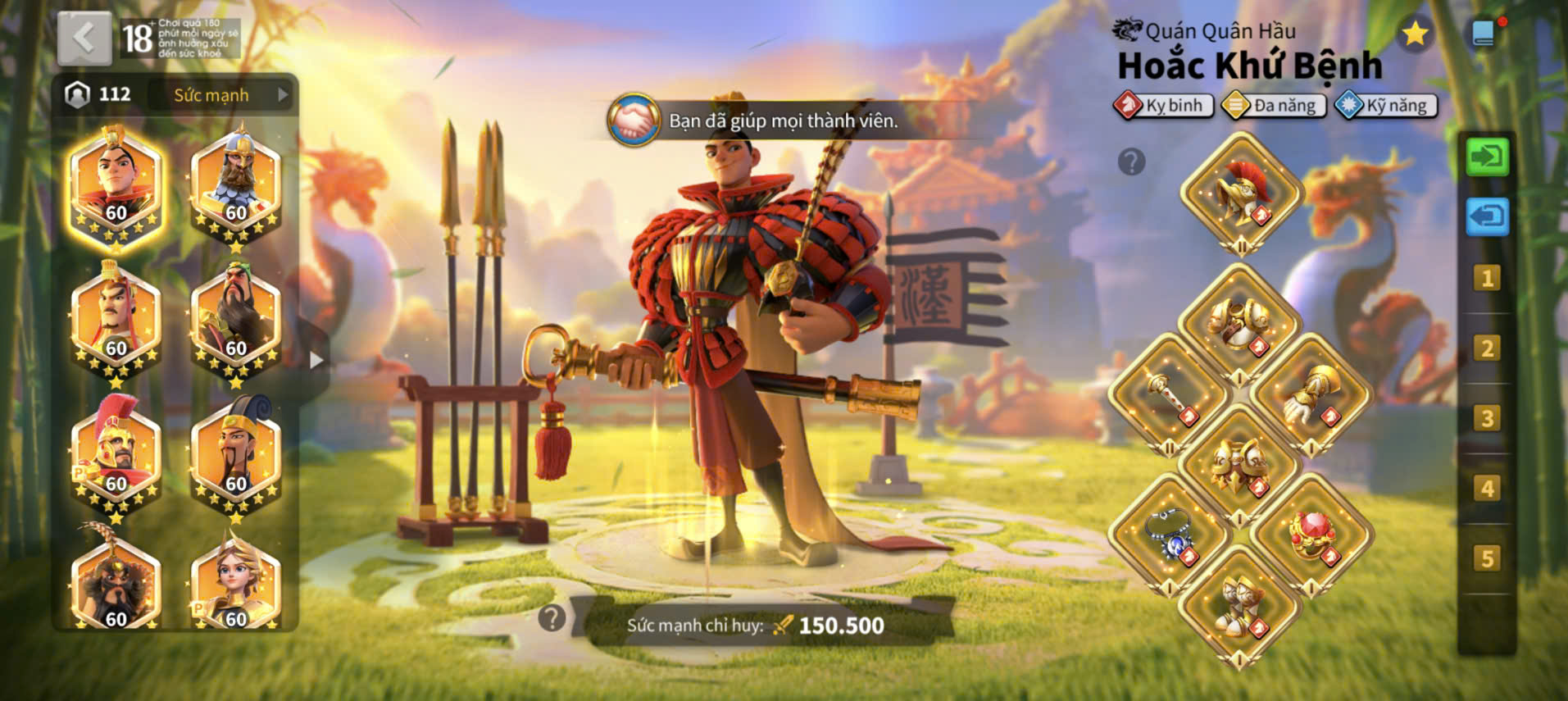Choose the blue gem necklace accessory slot
Screen dimensions: 1568x701
coord(1169,535)
